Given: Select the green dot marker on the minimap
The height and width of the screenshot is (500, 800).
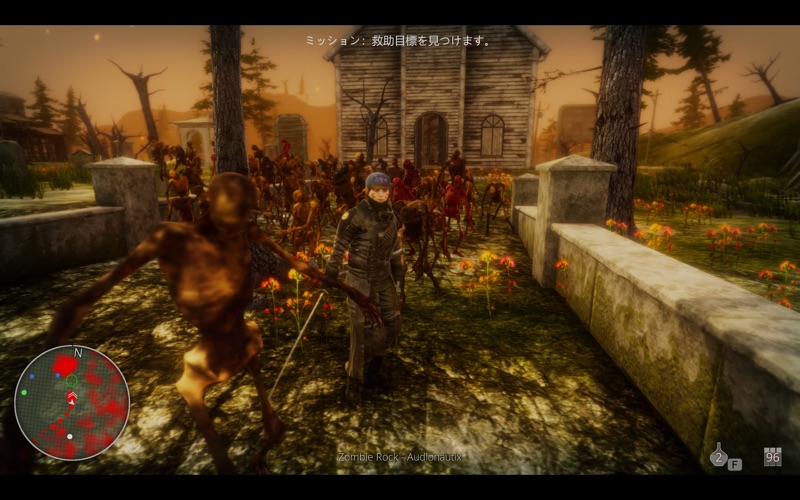Looking at the screenshot, I should (x=23, y=392).
